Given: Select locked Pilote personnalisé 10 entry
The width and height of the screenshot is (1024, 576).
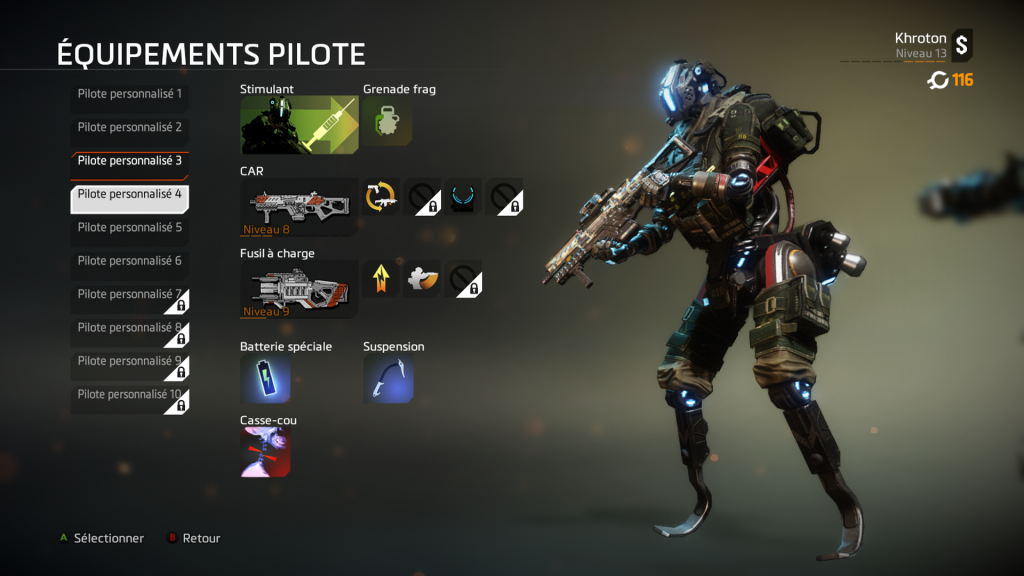Looking at the screenshot, I should (129, 395).
